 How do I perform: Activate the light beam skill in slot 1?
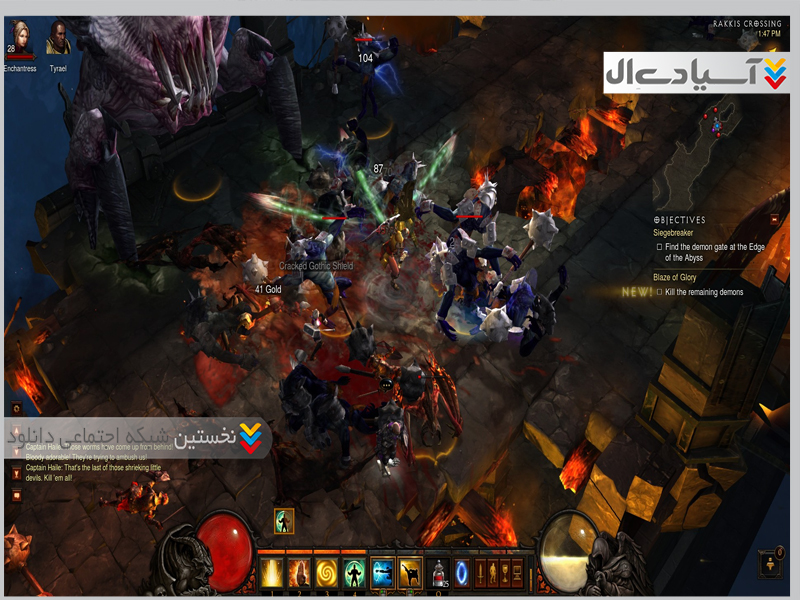(x=270, y=571)
